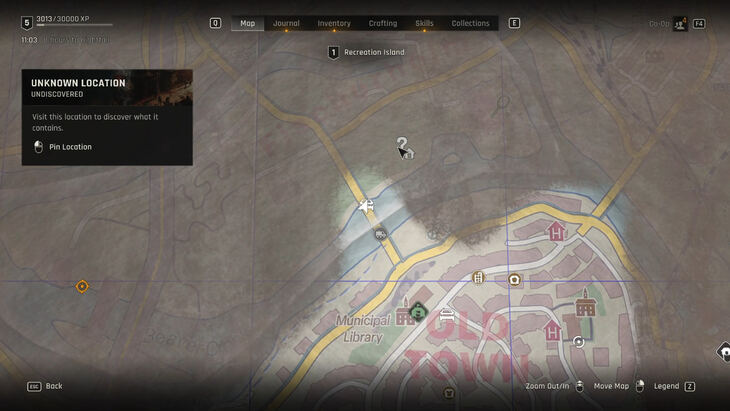Select the Map tab
730x411 pixels.
[248, 23]
